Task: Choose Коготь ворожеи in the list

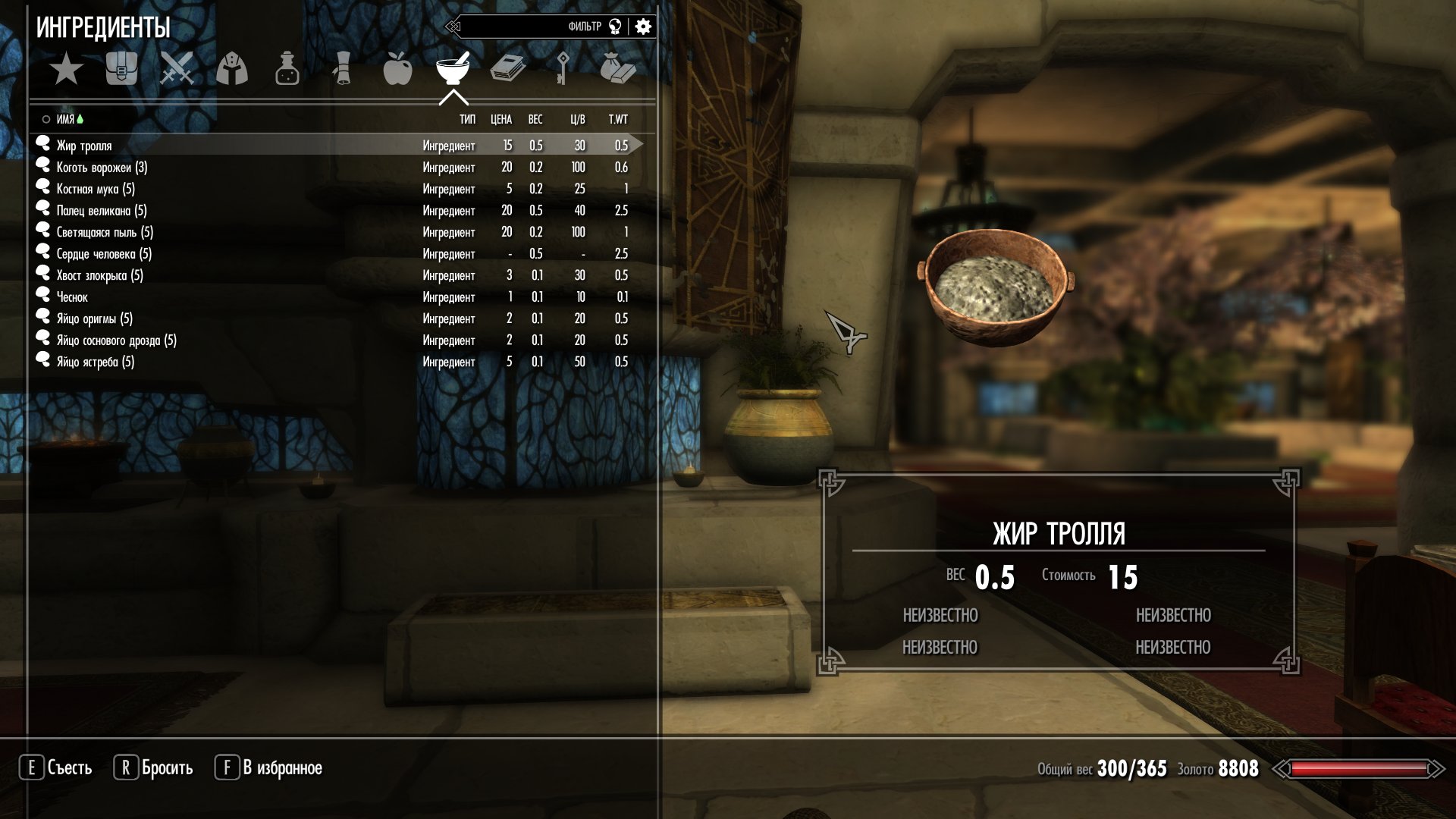Action: pos(102,168)
